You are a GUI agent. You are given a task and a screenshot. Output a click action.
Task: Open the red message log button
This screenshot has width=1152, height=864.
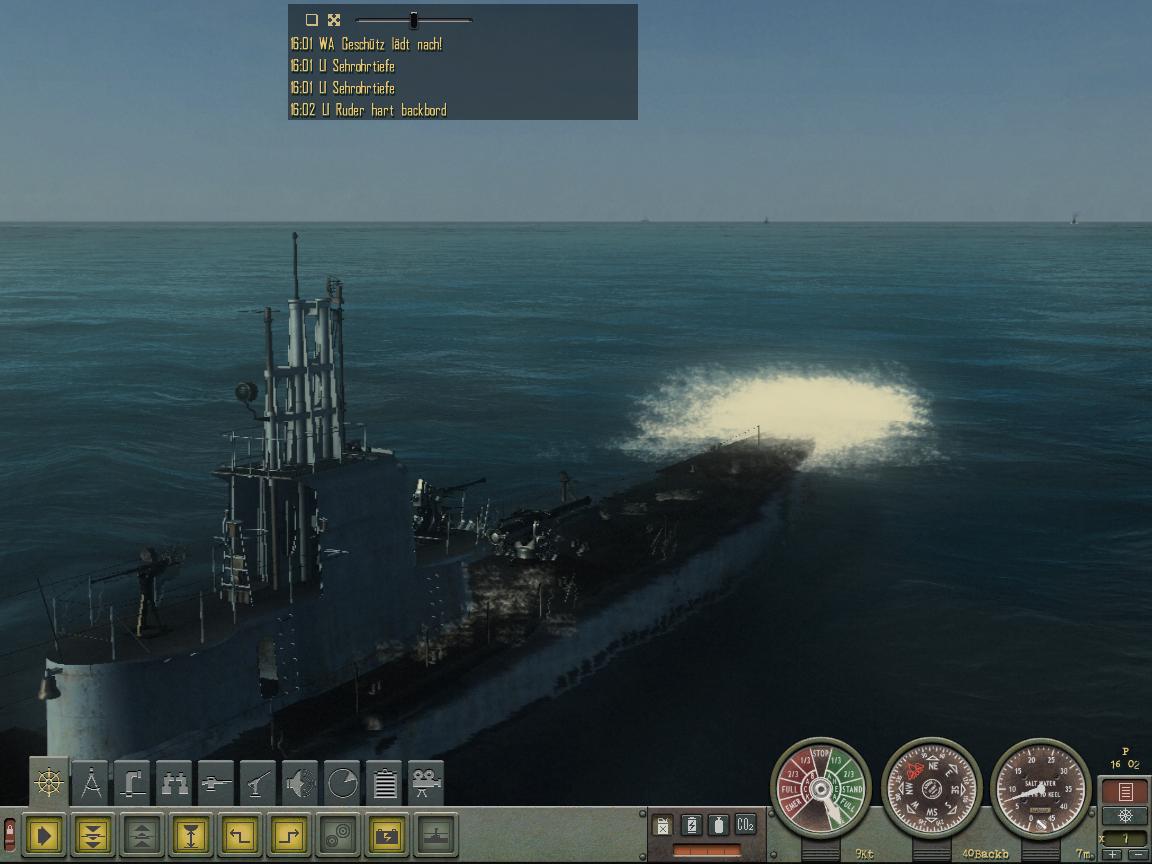tap(1125, 792)
